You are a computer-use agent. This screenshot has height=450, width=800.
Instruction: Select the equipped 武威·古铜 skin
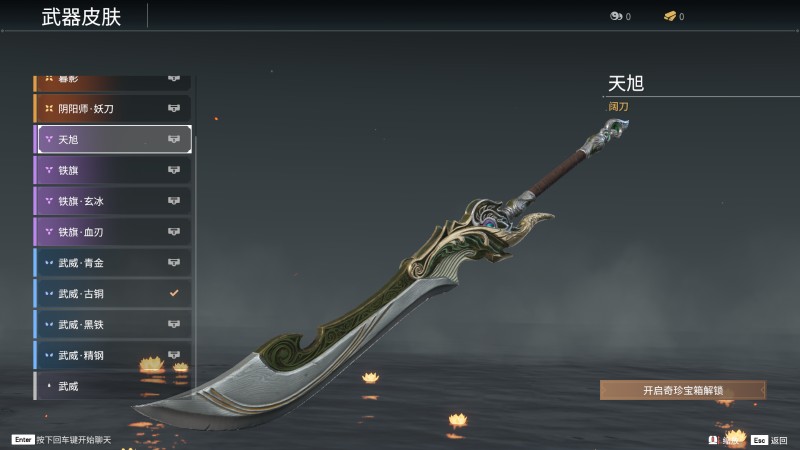[112, 294]
